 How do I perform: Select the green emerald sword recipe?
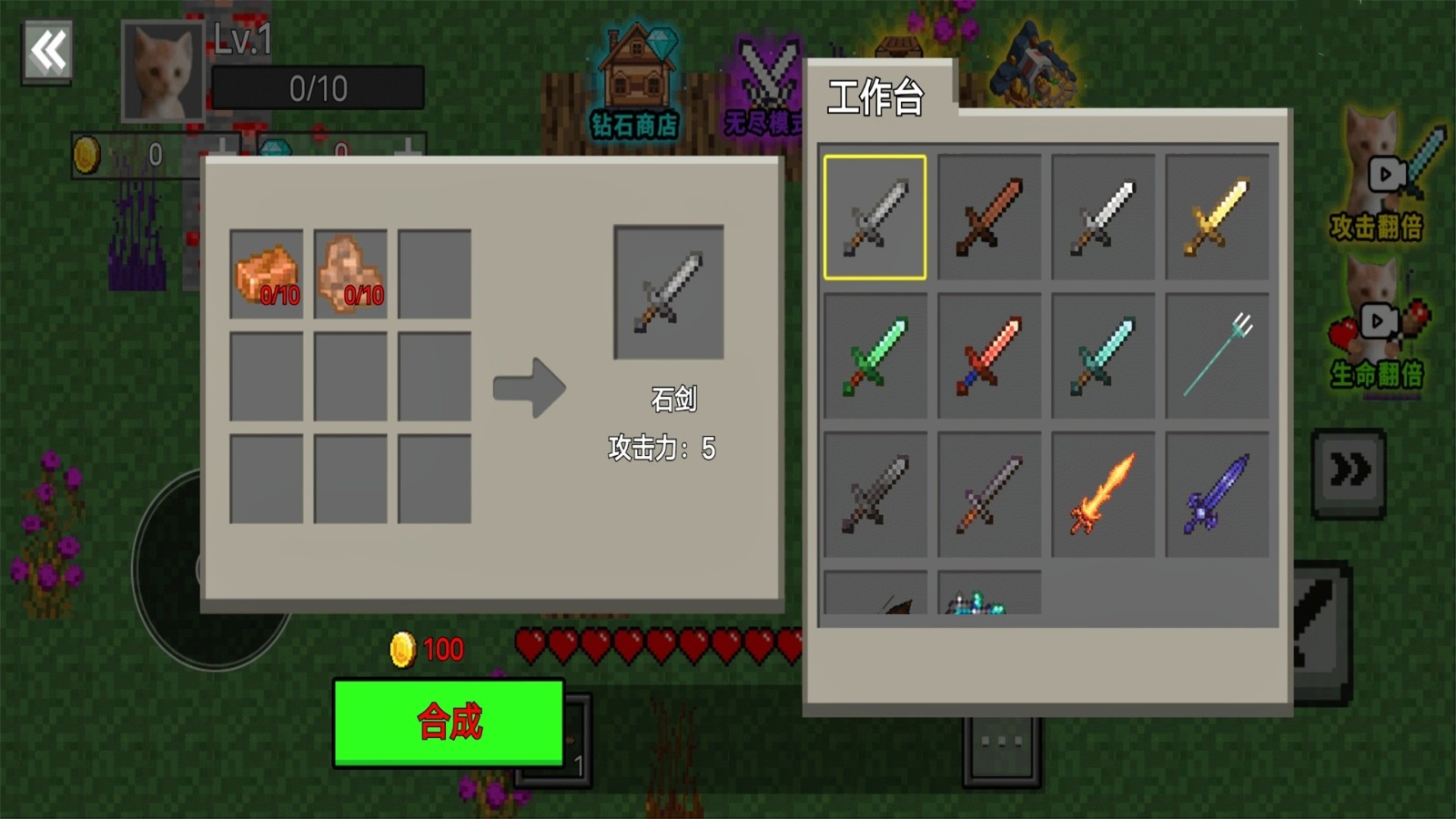(x=875, y=356)
